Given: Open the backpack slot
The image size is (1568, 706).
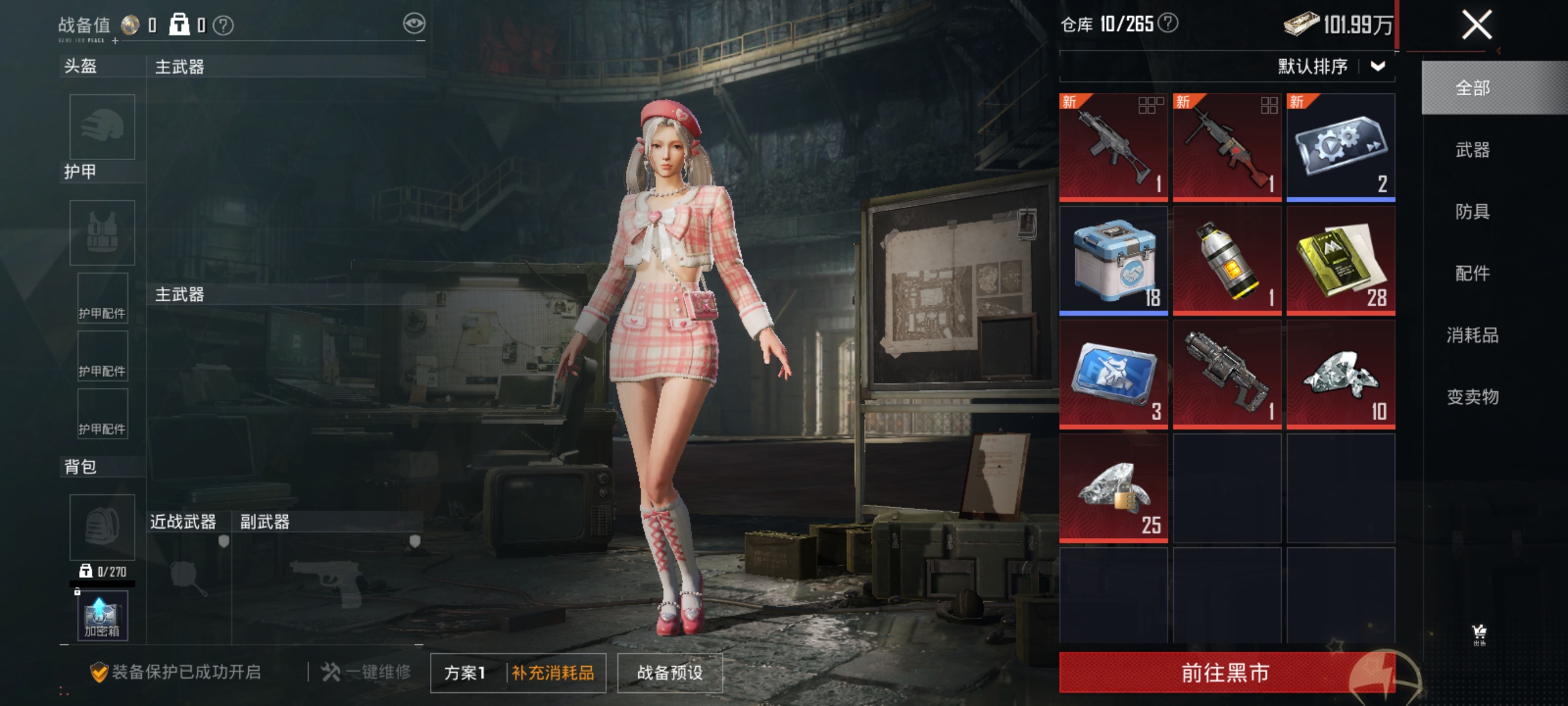Looking at the screenshot, I should [x=101, y=526].
